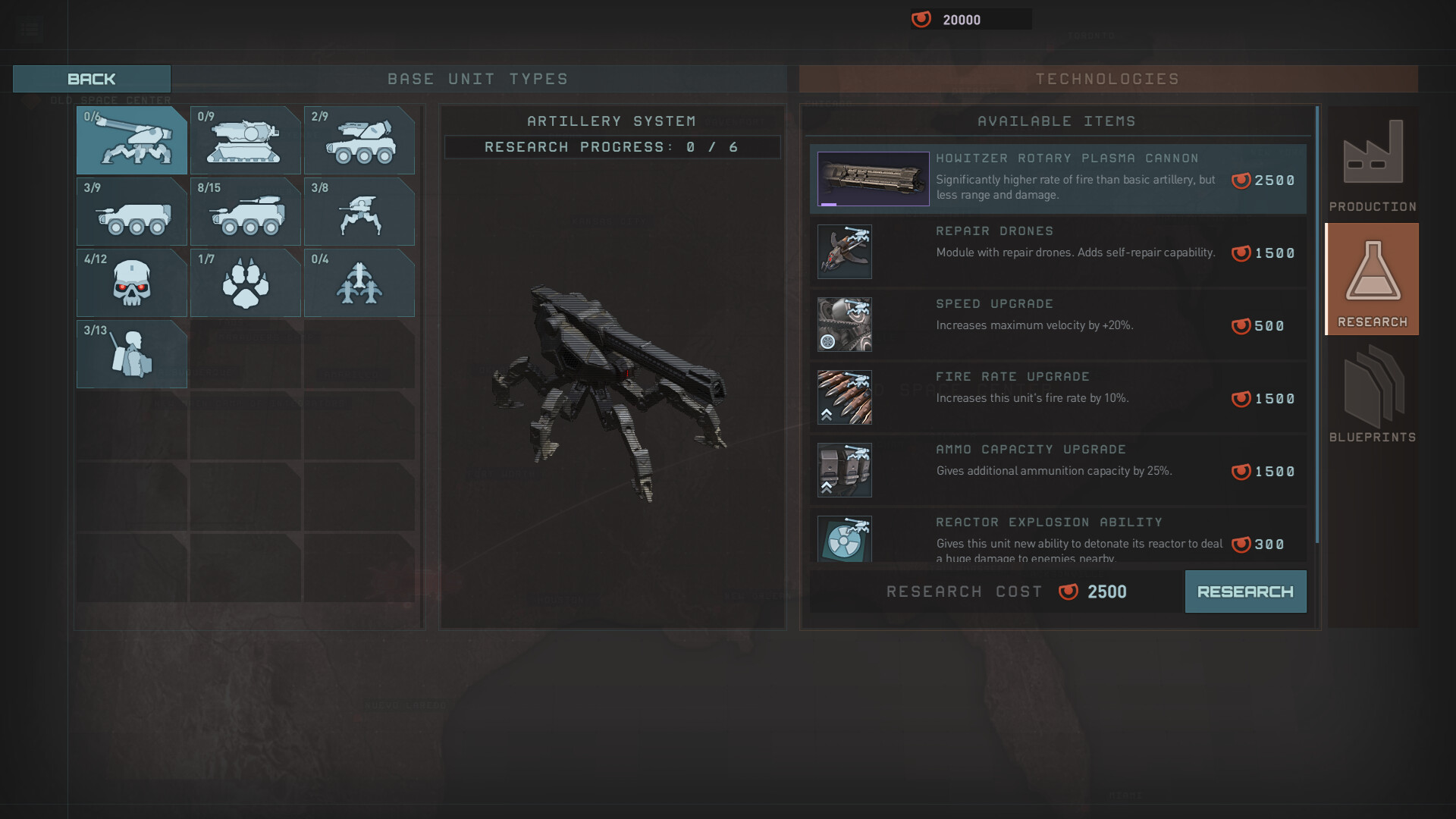
Task: Select the Repair Drones upgrade
Action: click(1058, 251)
